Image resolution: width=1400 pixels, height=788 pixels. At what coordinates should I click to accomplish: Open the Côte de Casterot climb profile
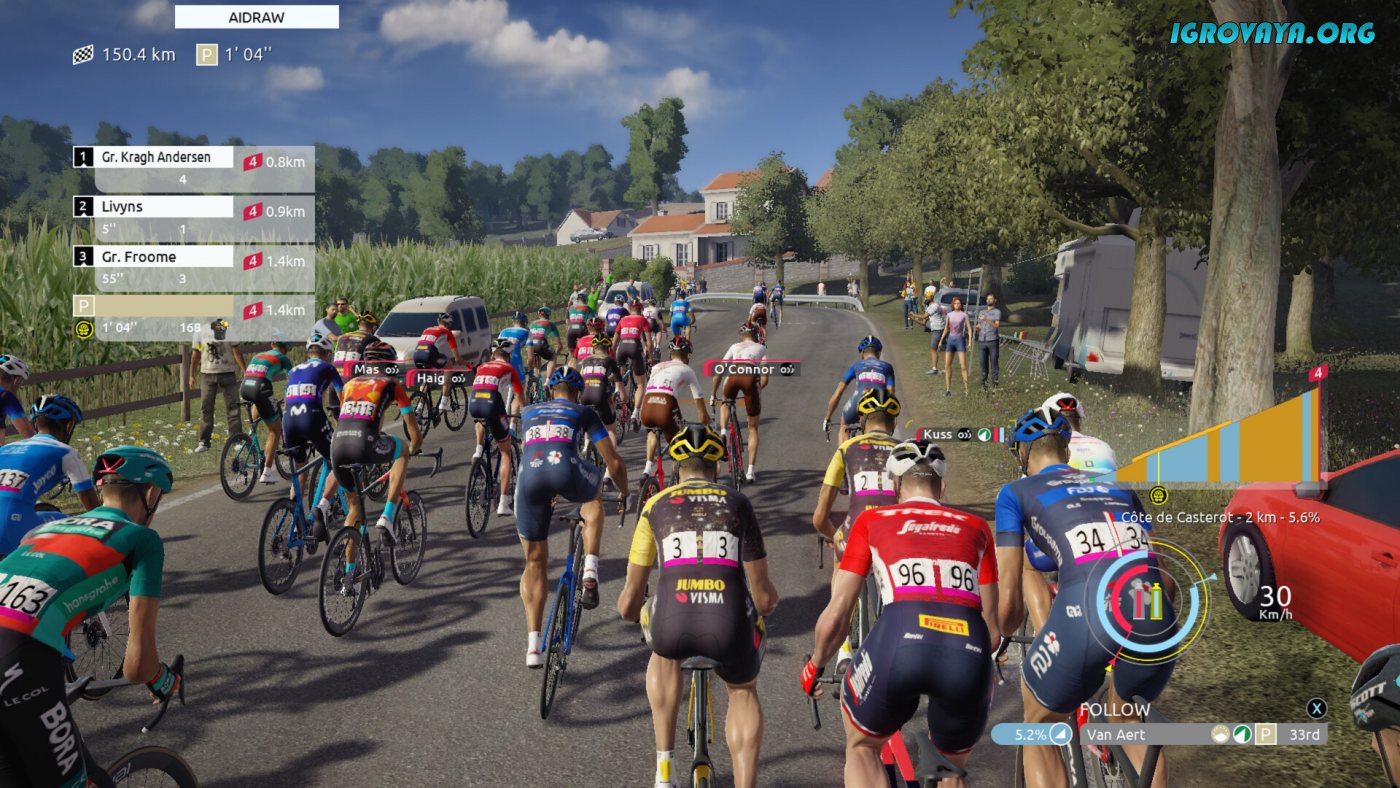pyautogui.click(x=1220, y=435)
